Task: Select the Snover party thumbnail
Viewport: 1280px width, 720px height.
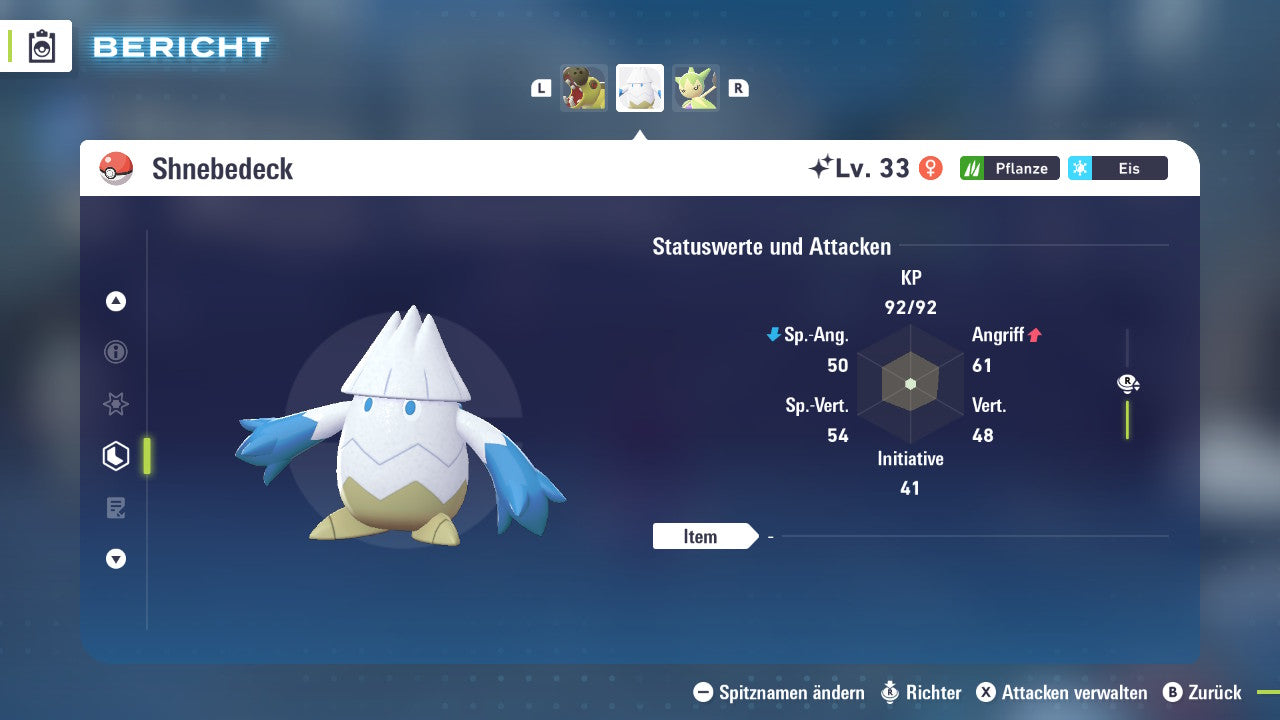Action: point(640,88)
